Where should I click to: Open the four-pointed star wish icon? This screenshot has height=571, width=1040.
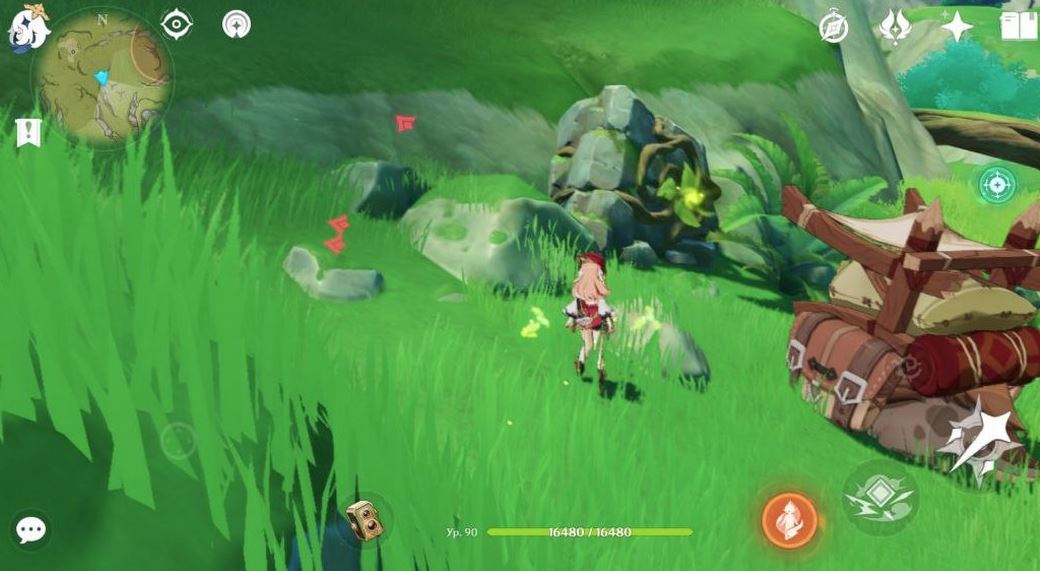(956, 26)
